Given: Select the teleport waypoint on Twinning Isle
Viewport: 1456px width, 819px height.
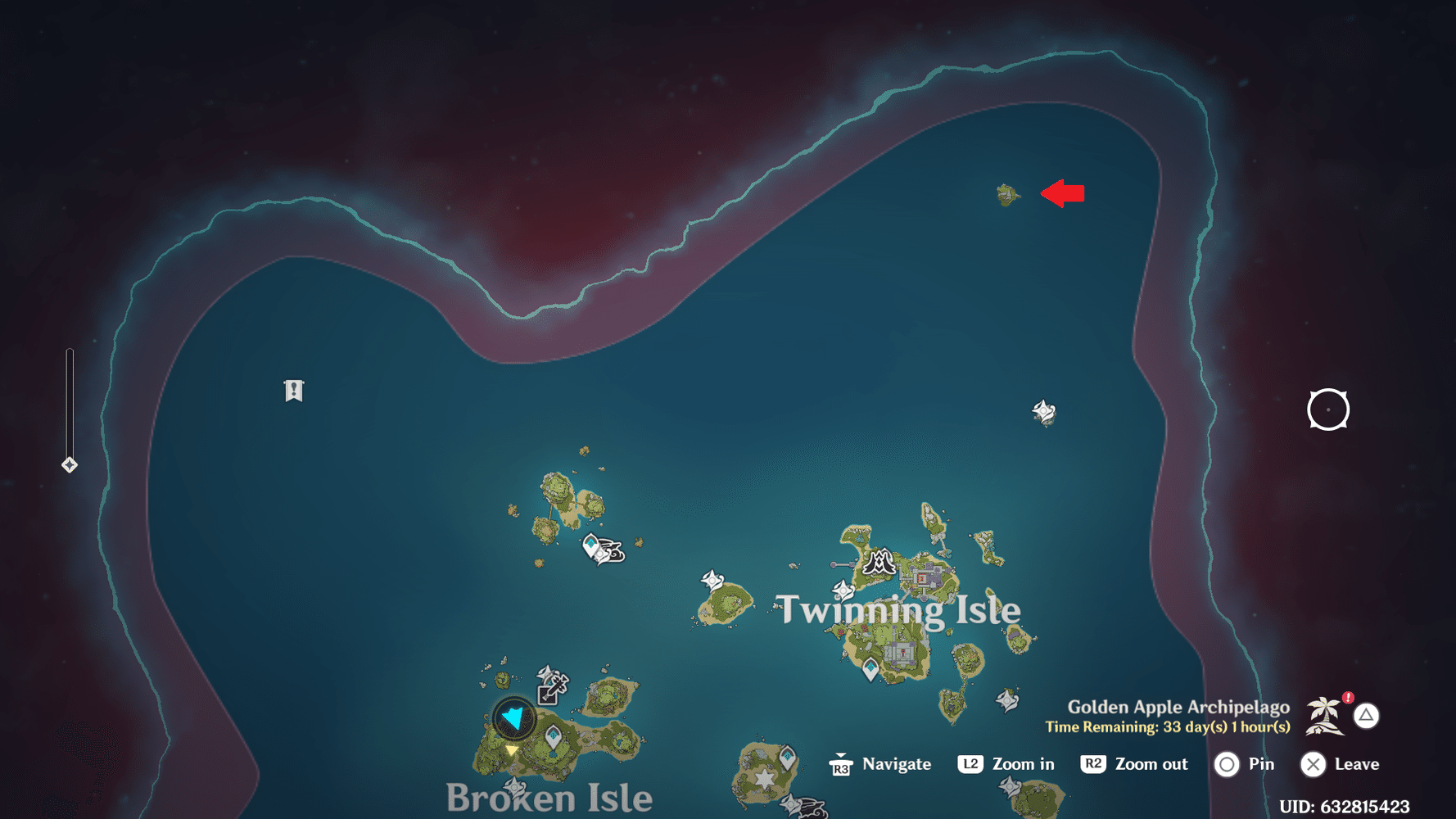Looking at the screenshot, I should [870, 667].
